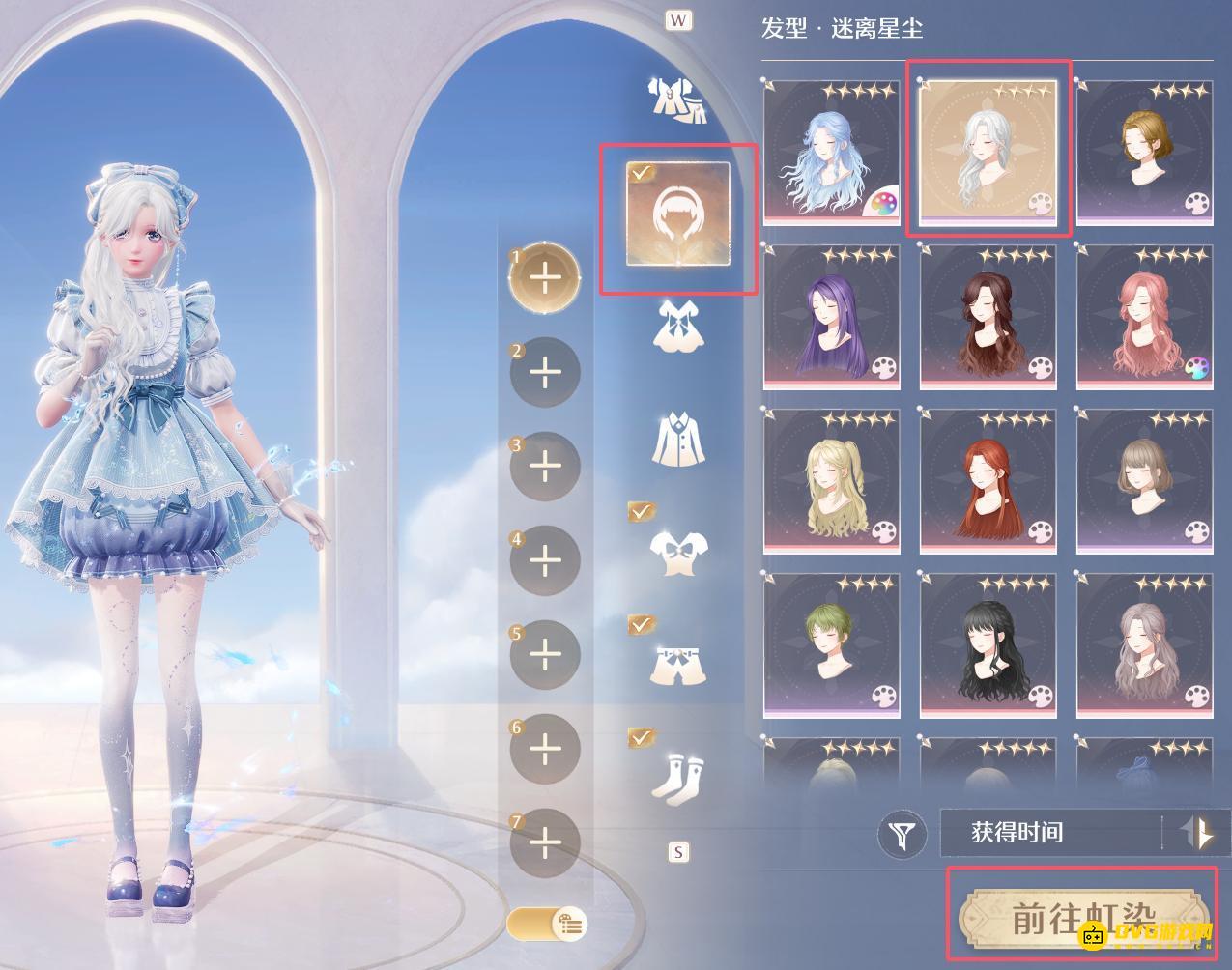Screen dimensions: 1232x970
Task: Toggle the palette list switch
Action: [546, 924]
